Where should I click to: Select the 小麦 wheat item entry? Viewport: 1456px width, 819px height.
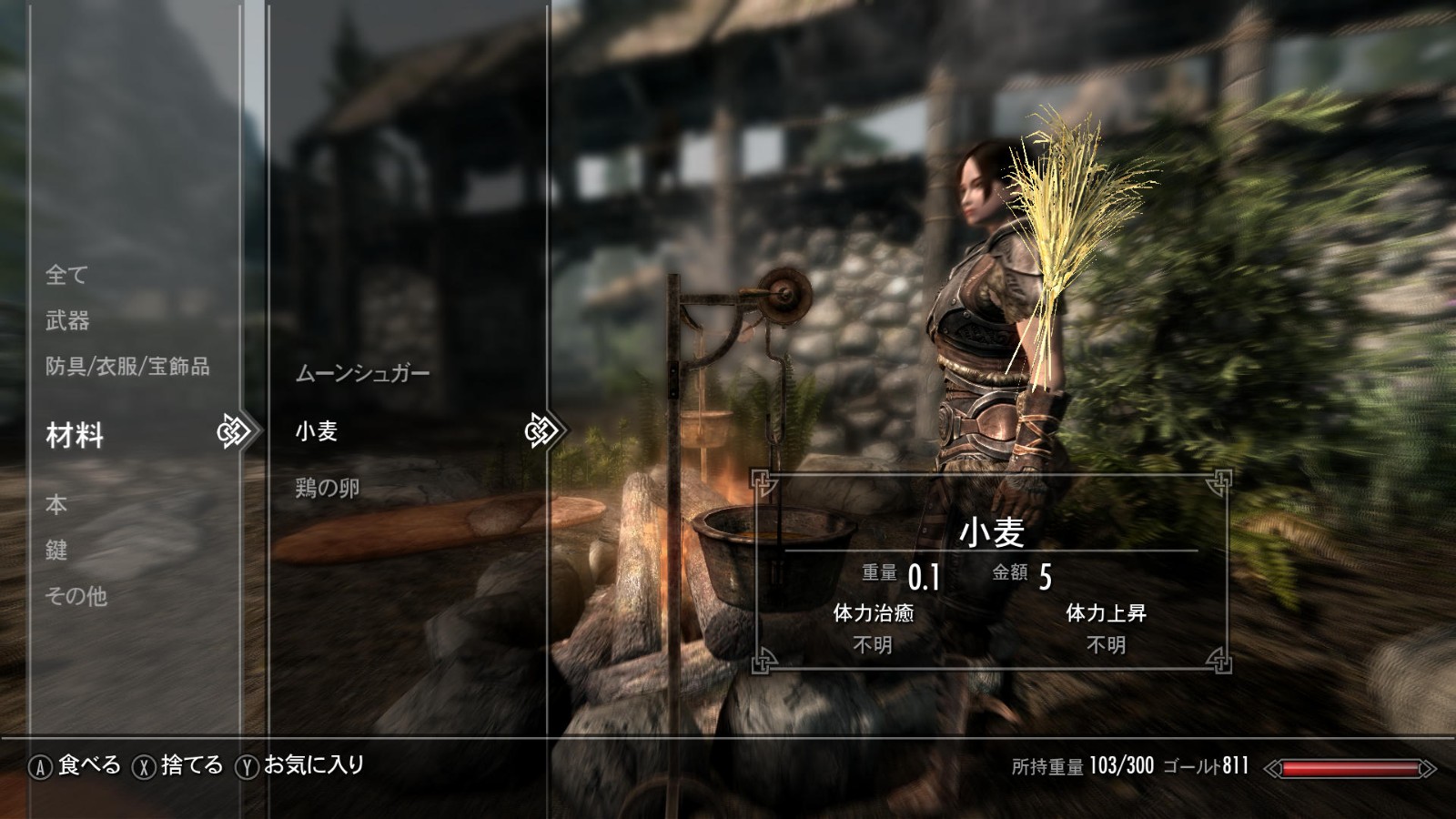[x=317, y=431]
